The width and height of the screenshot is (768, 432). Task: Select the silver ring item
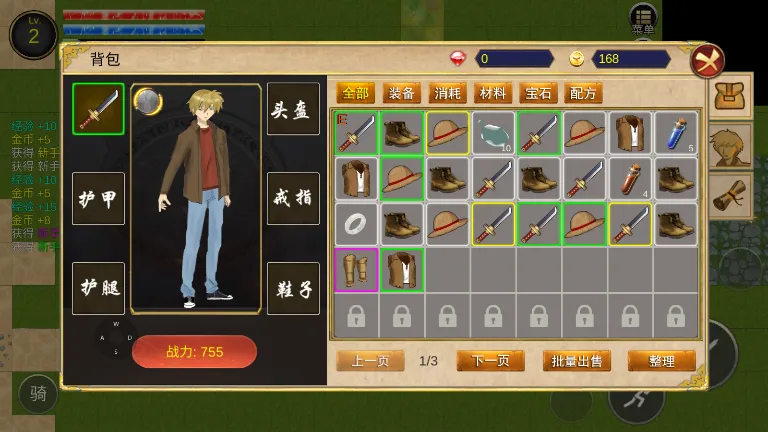[x=356, y=224]
